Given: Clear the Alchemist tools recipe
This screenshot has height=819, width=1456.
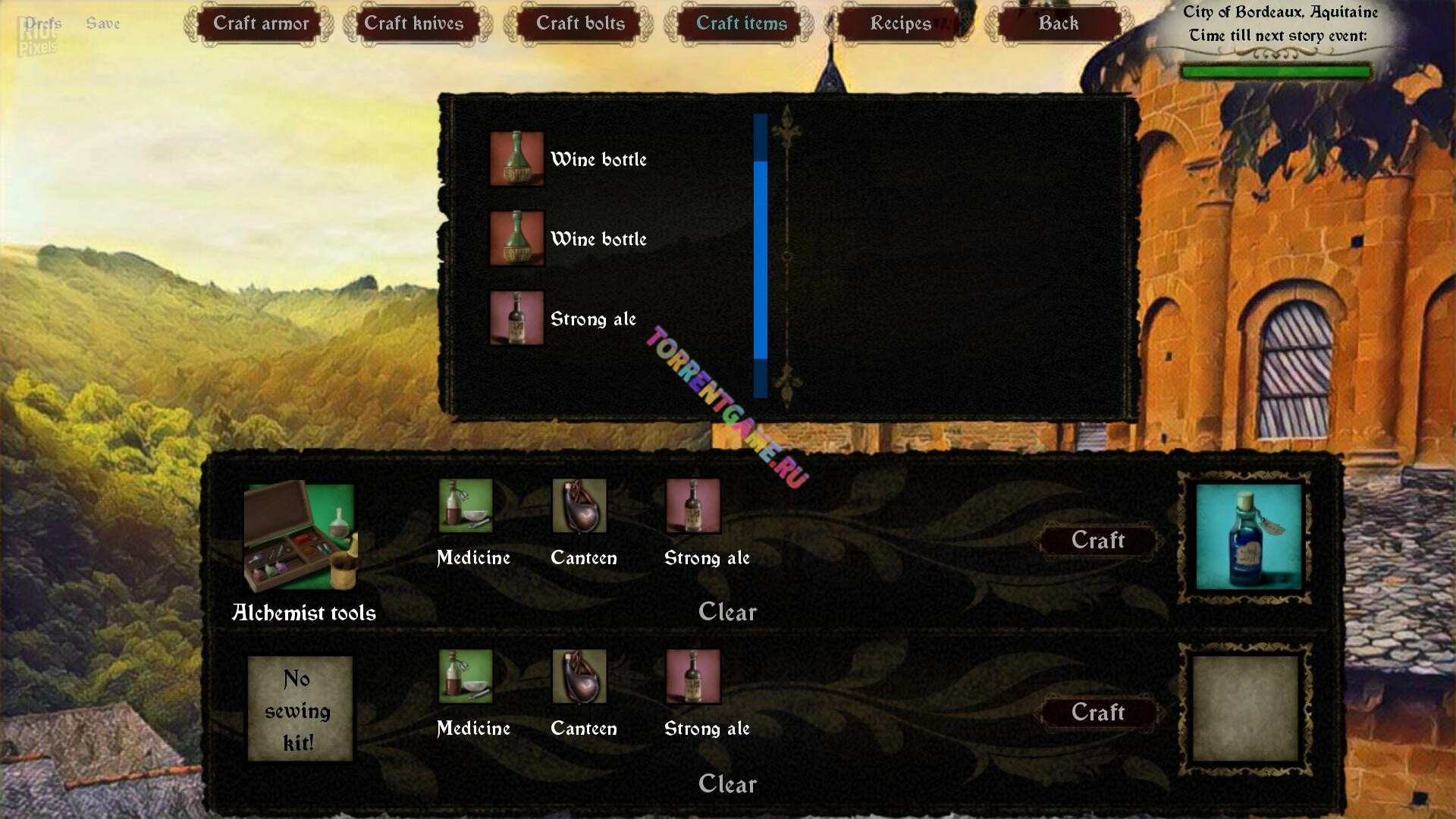Looking at the screenshot, I should click(727, 612).
